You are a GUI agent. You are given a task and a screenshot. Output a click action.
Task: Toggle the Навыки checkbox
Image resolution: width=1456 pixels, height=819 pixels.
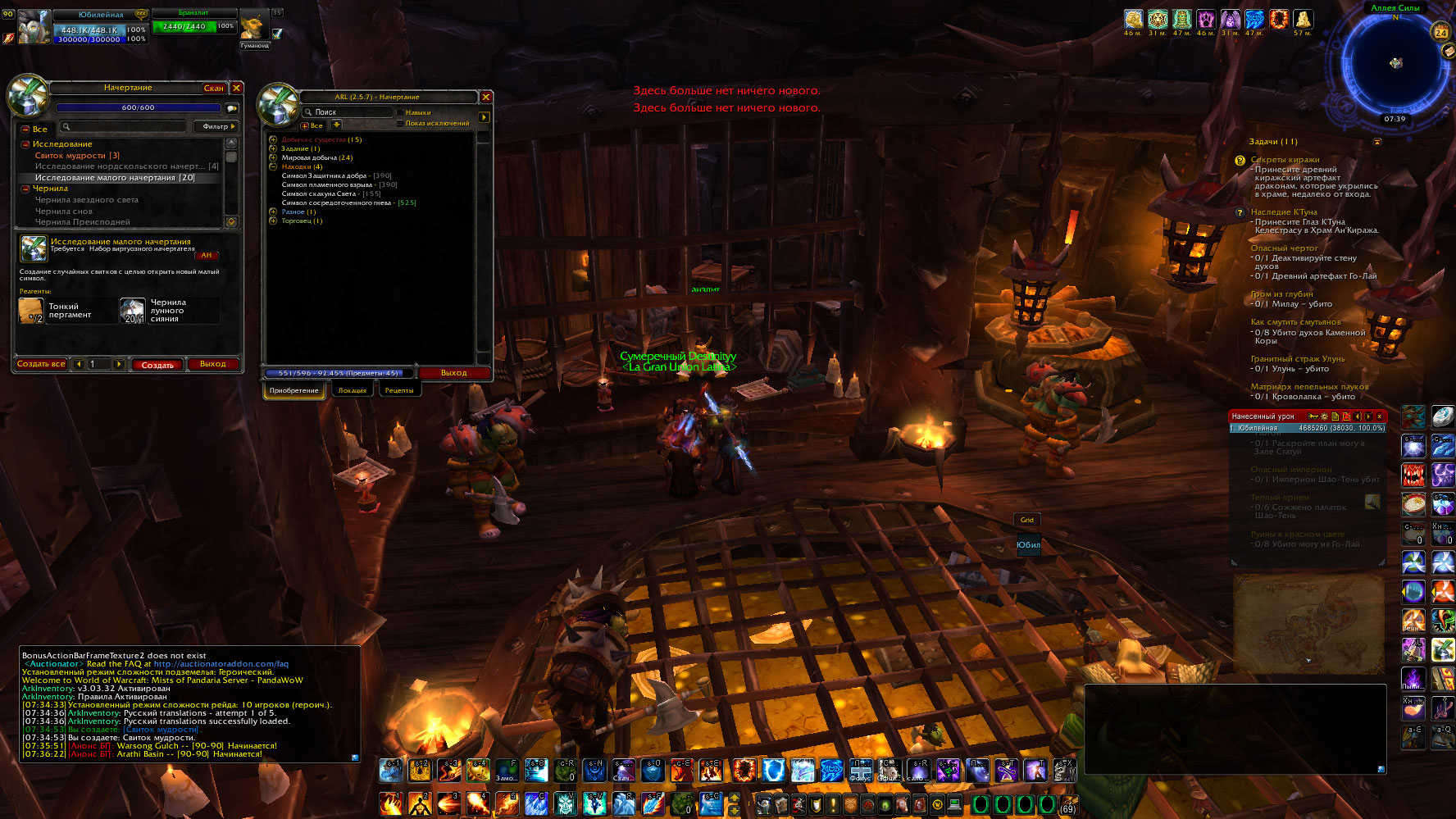click(400, 112)
